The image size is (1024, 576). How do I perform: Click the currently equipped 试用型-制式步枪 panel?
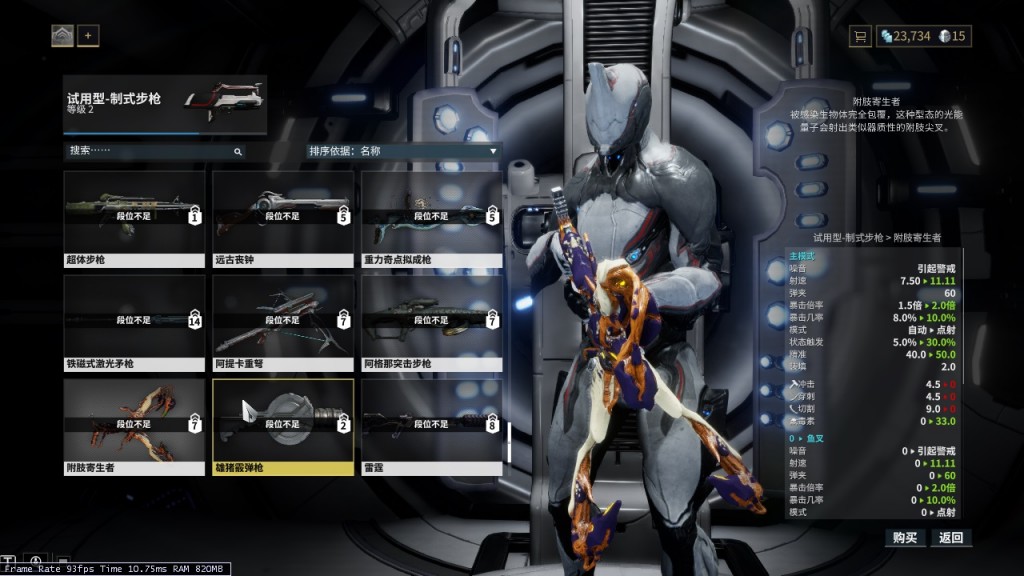[165, 104]
